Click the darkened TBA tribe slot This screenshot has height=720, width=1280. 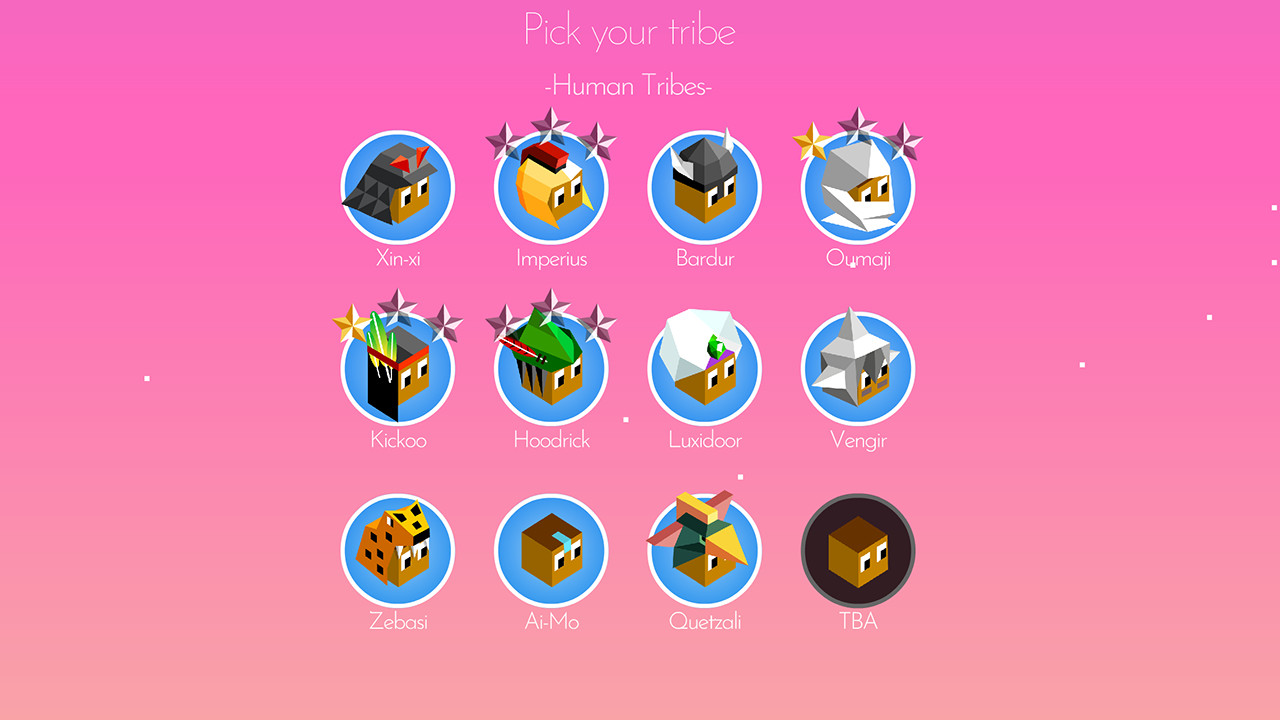[x=857, y=550]
